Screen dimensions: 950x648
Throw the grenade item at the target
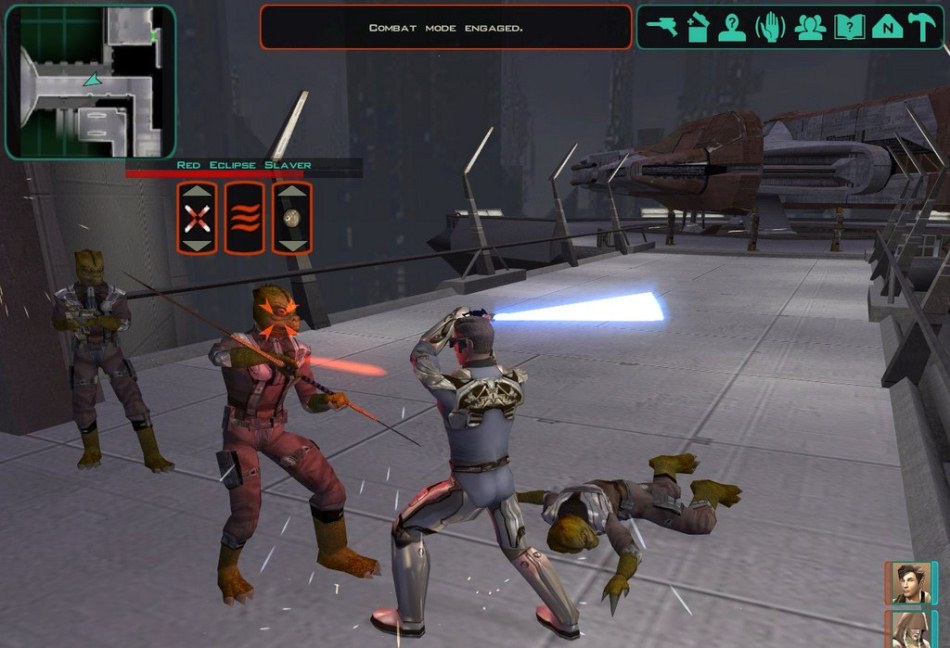pos(292,218)
